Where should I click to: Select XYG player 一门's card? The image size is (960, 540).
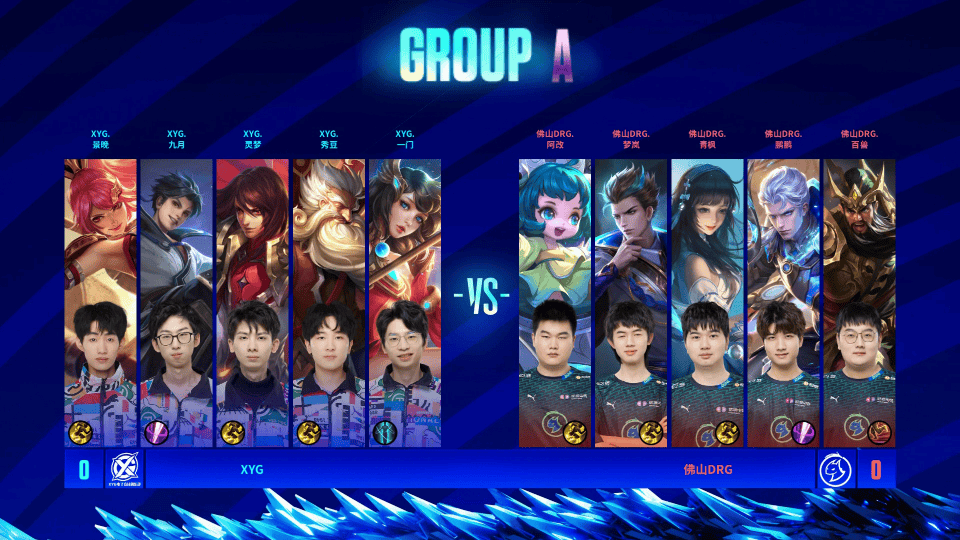[404, 300]
